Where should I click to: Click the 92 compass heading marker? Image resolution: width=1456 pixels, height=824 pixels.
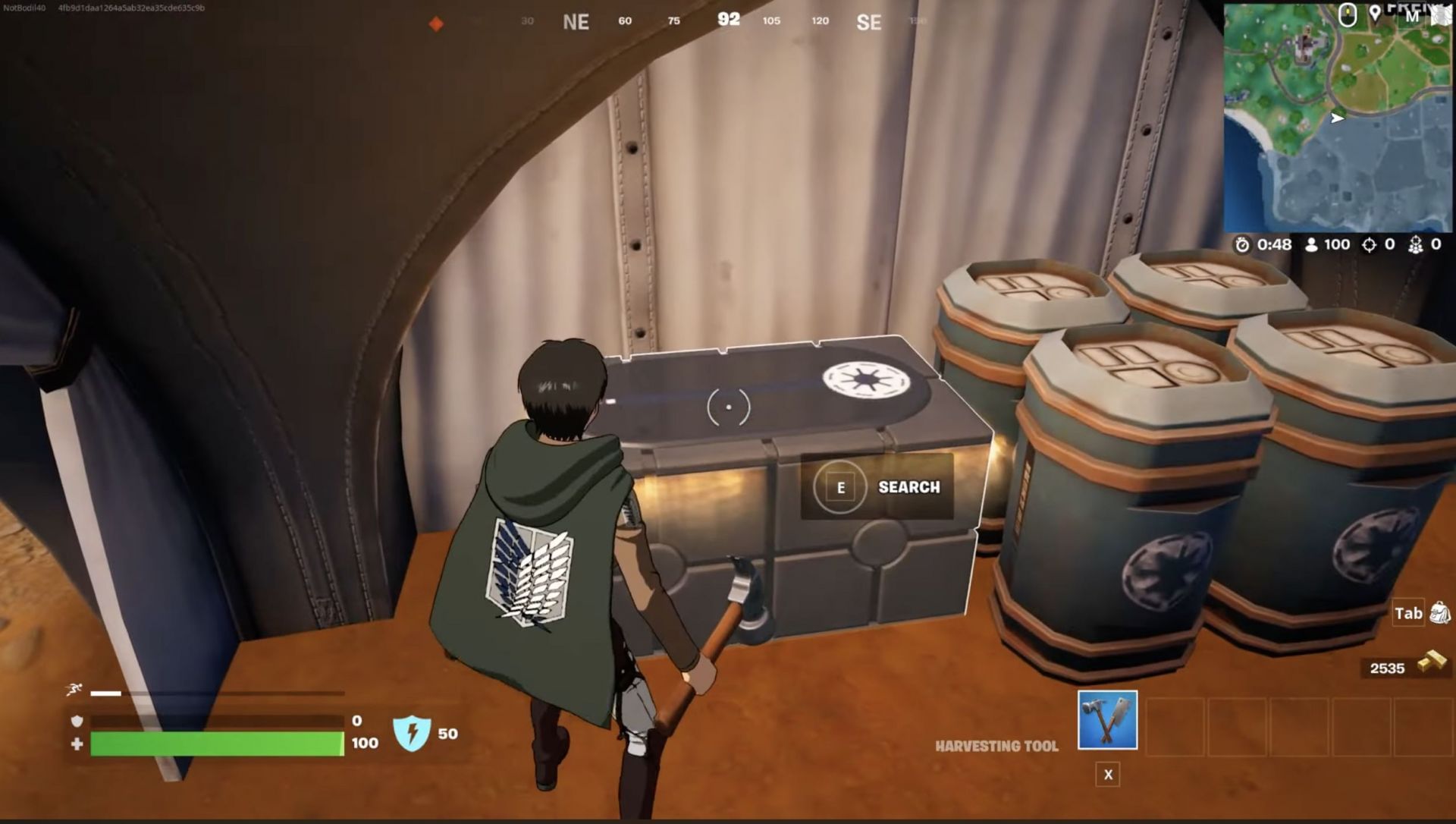pos(728,20)
